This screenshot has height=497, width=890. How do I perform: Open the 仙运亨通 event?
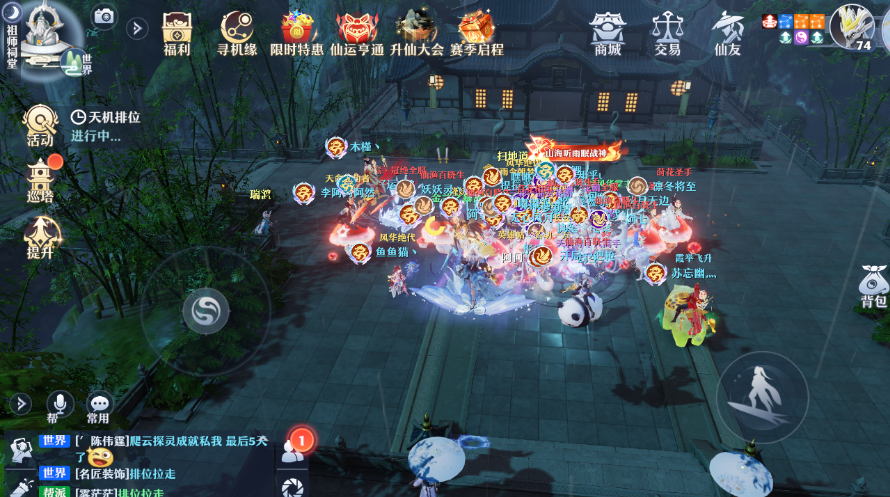point(357,32)
